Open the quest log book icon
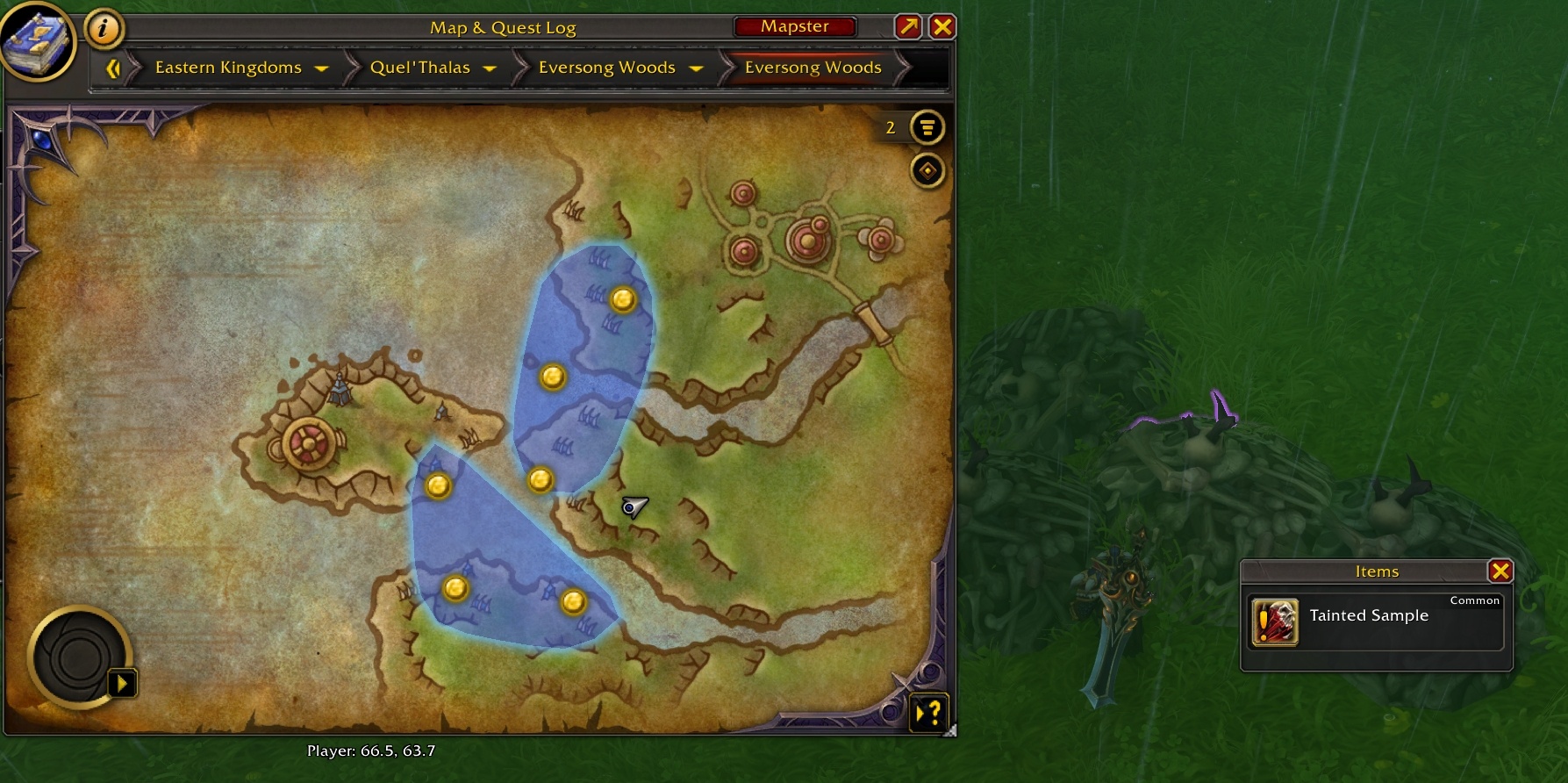The image size is (1568, 783). [39, 41]
